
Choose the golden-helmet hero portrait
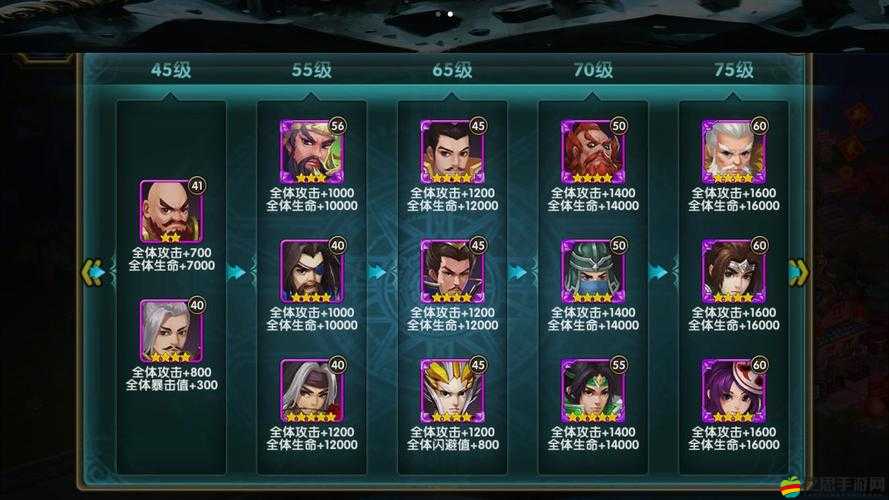[x=451, y=390]
